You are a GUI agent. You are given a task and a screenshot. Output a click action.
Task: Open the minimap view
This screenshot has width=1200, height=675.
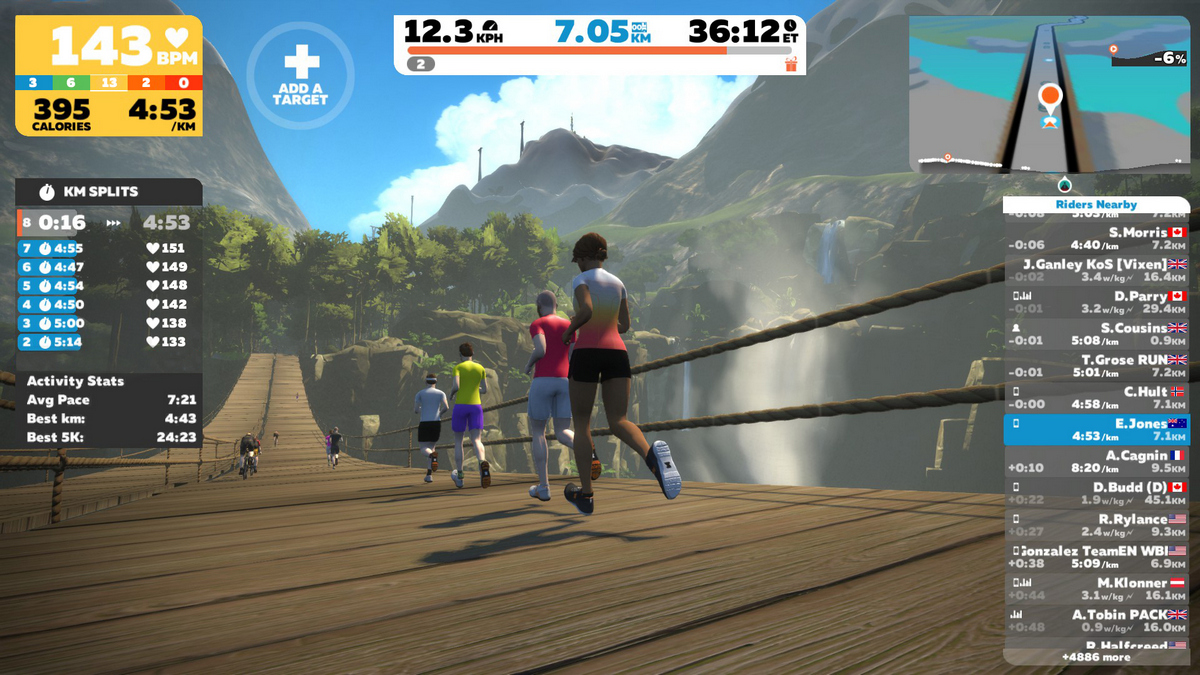click(1049, 95)
